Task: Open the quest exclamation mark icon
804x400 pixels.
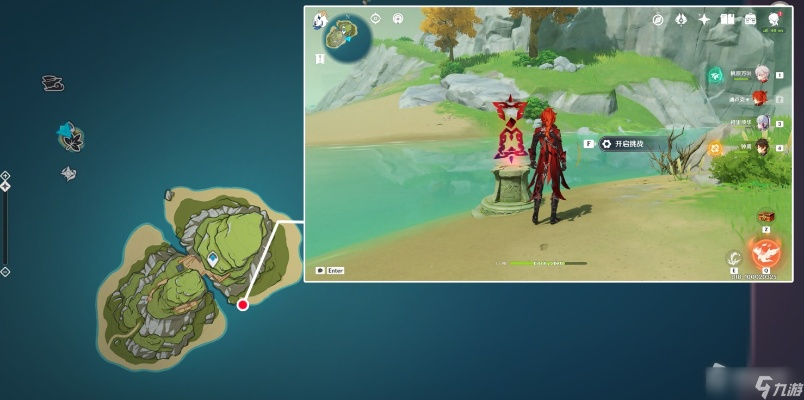Action: [x=376, y=18]
